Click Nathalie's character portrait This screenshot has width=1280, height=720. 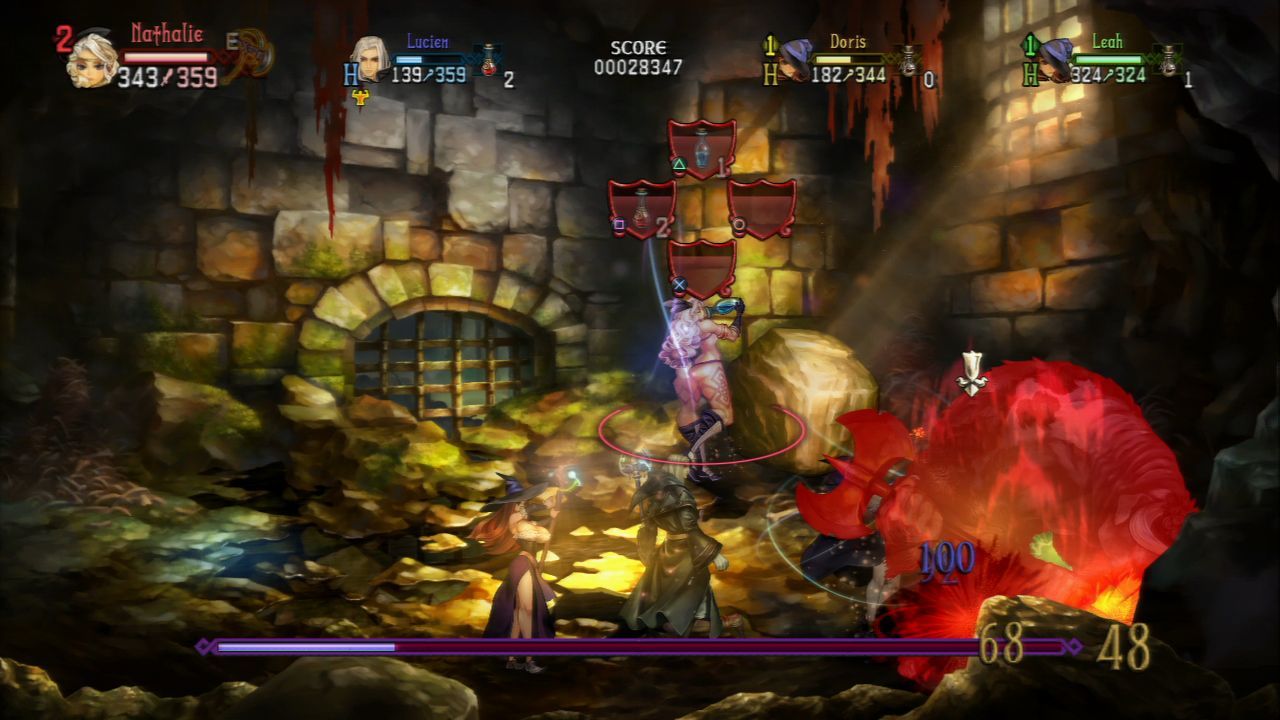click(92, 60)
